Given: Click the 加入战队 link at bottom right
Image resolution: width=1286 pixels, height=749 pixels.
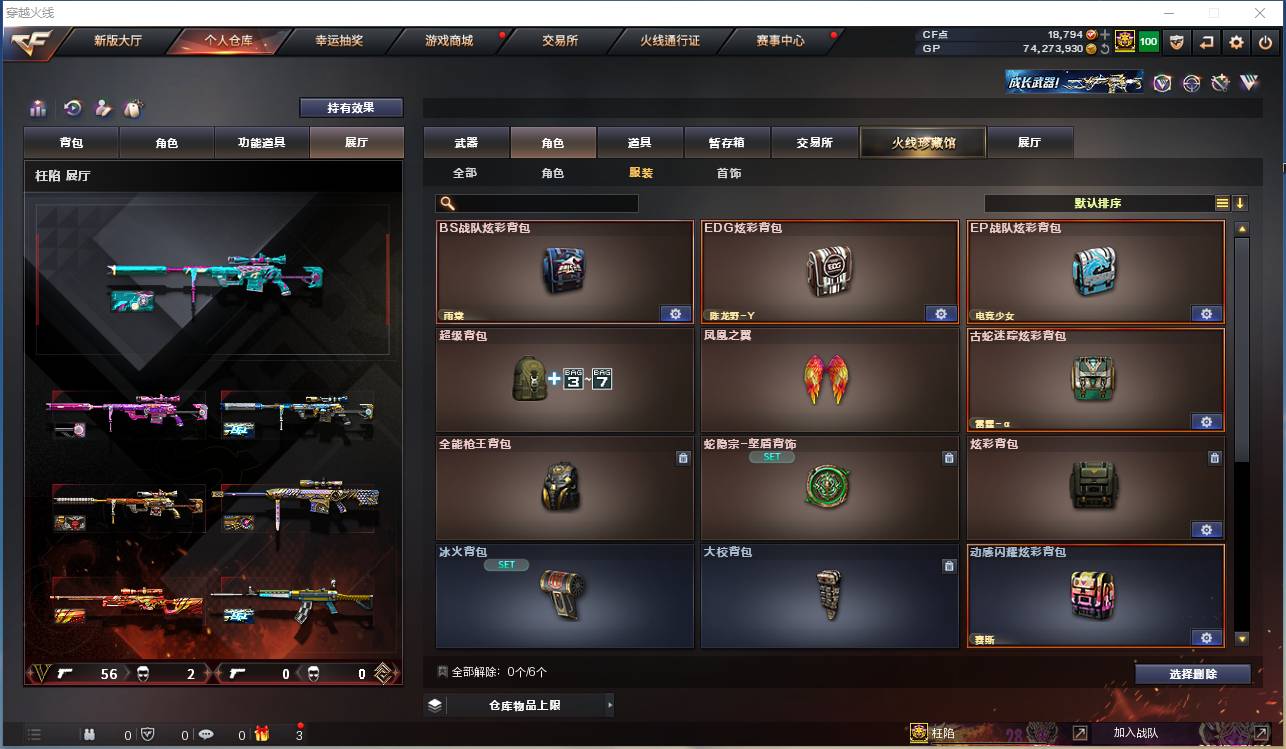Looking at the screenshot, I should pyautogui.click(x=1135, y=732).
